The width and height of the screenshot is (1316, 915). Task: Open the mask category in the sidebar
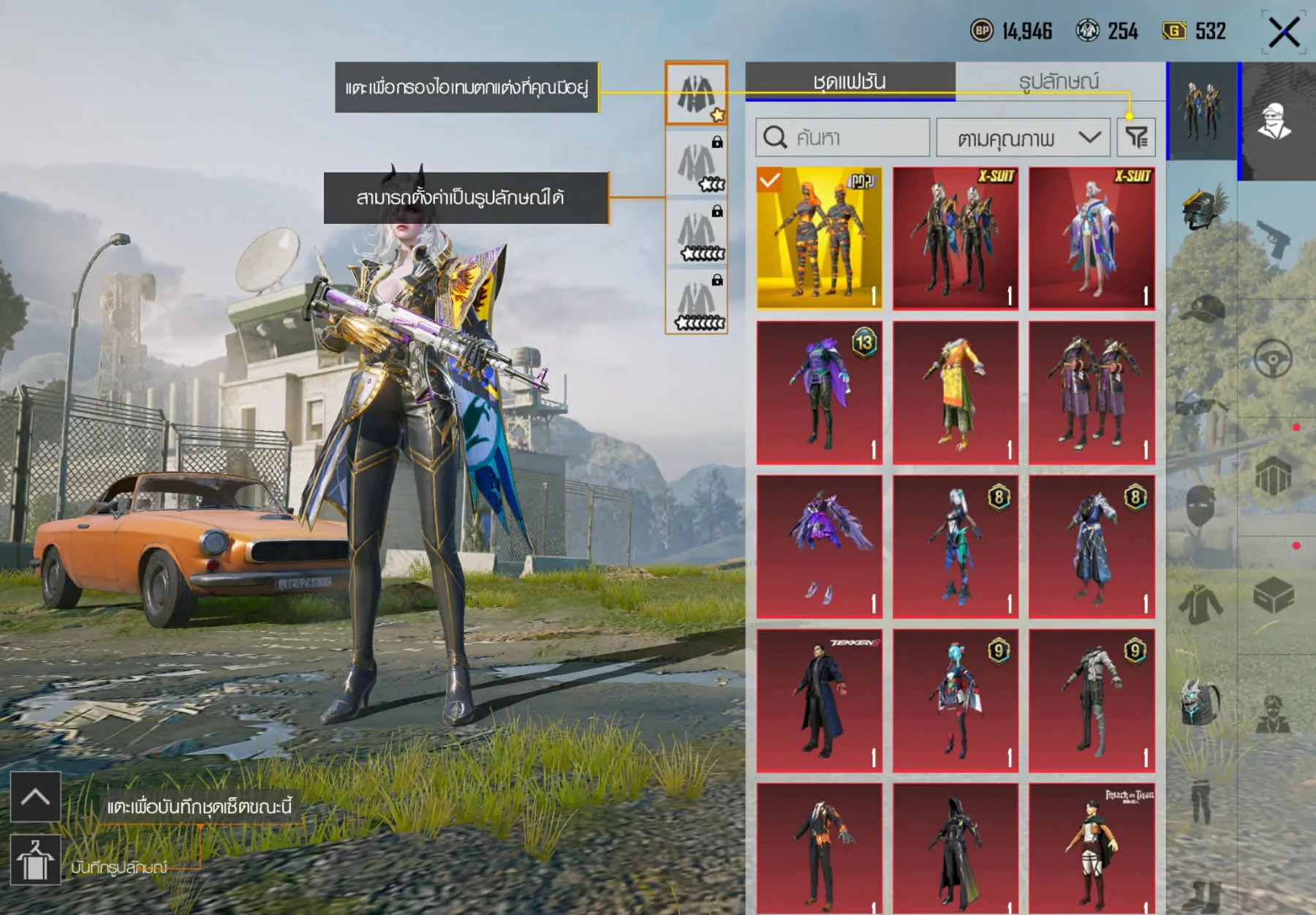(1200, 503)
